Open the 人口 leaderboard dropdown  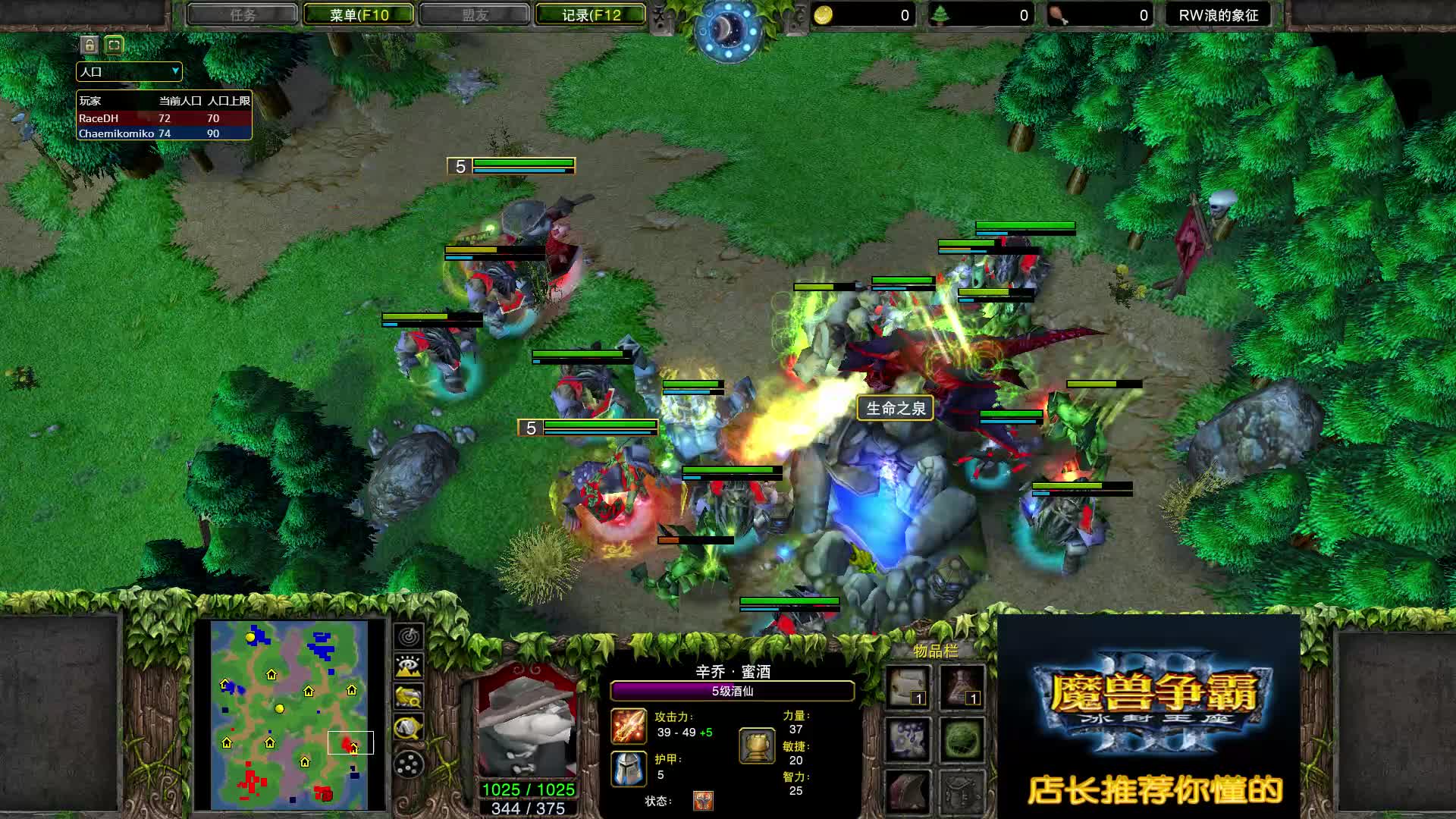click(127, 71)
